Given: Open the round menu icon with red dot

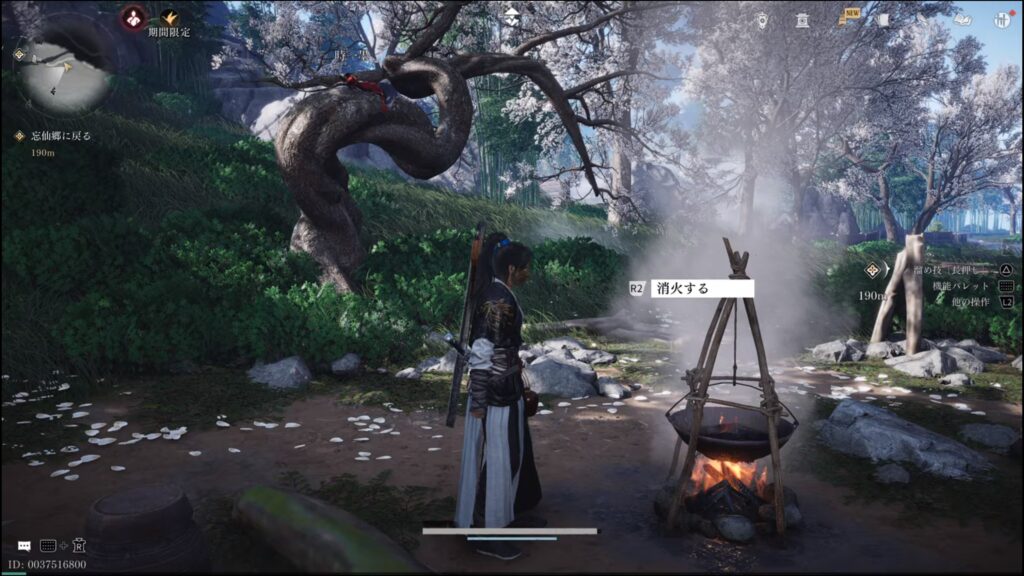Looking at the screenshot, I should (x=1001, y=19).
